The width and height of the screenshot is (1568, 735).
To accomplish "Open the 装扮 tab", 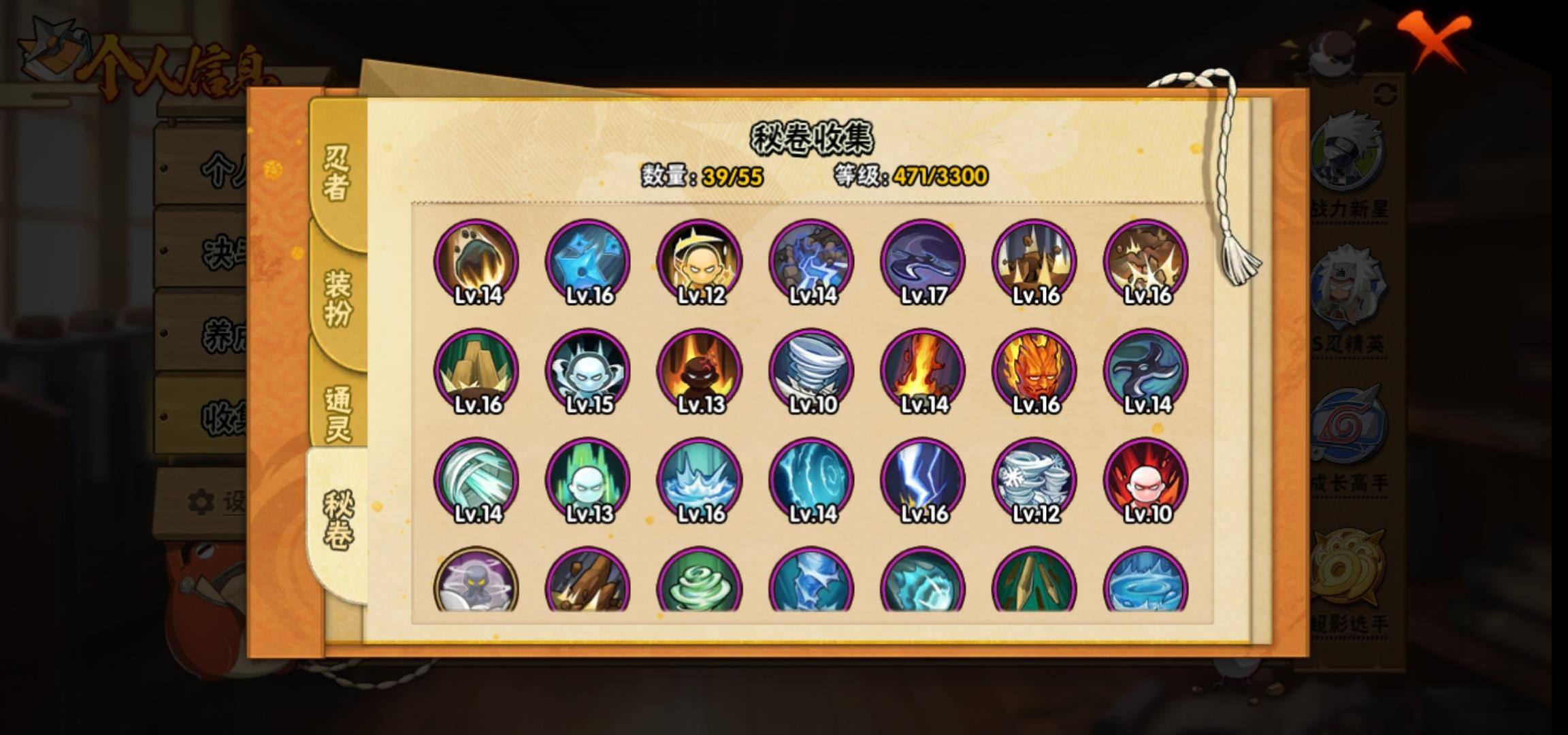I will point(338,297).
